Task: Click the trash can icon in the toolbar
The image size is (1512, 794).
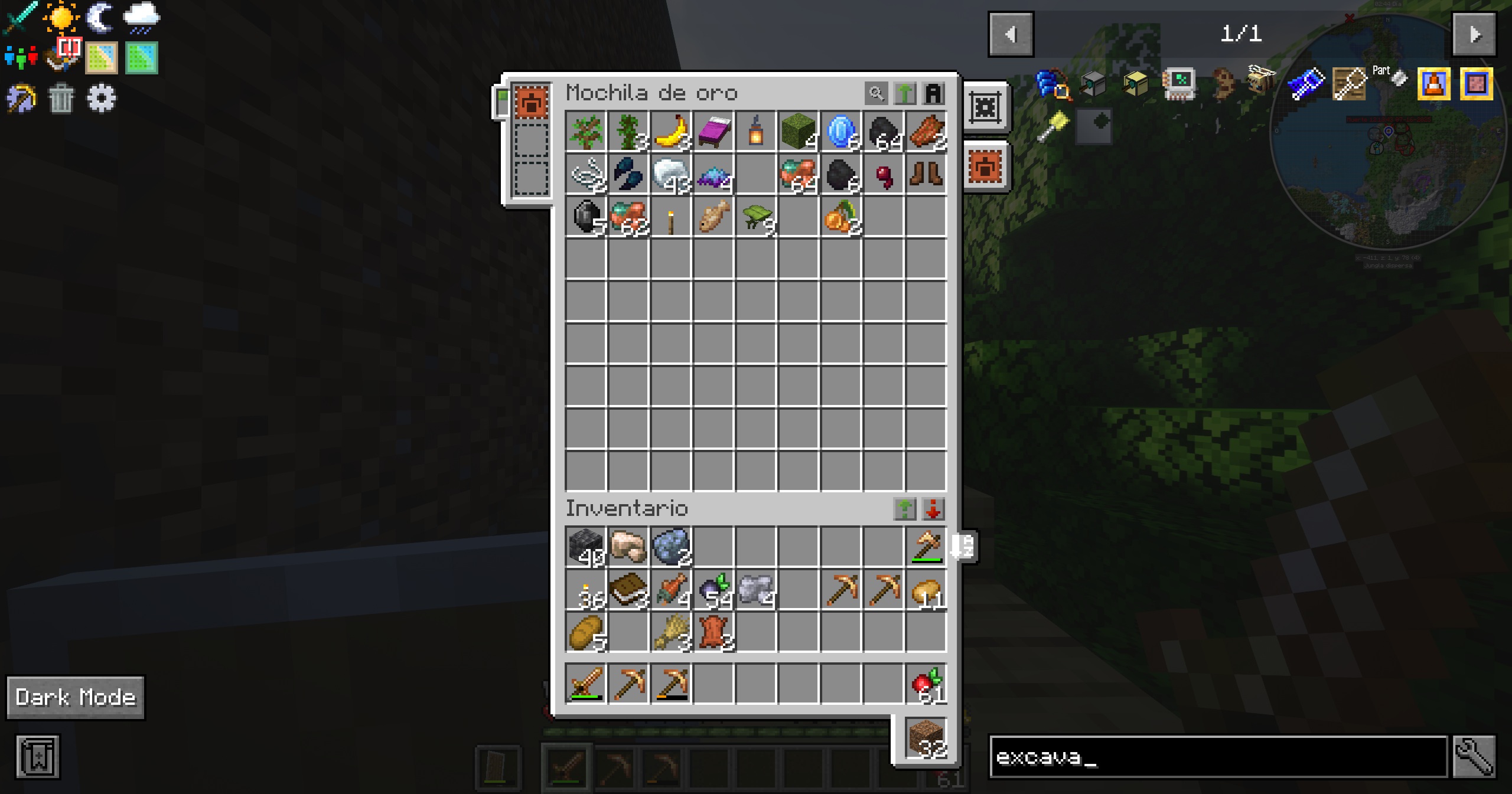Action: (61, 98)
